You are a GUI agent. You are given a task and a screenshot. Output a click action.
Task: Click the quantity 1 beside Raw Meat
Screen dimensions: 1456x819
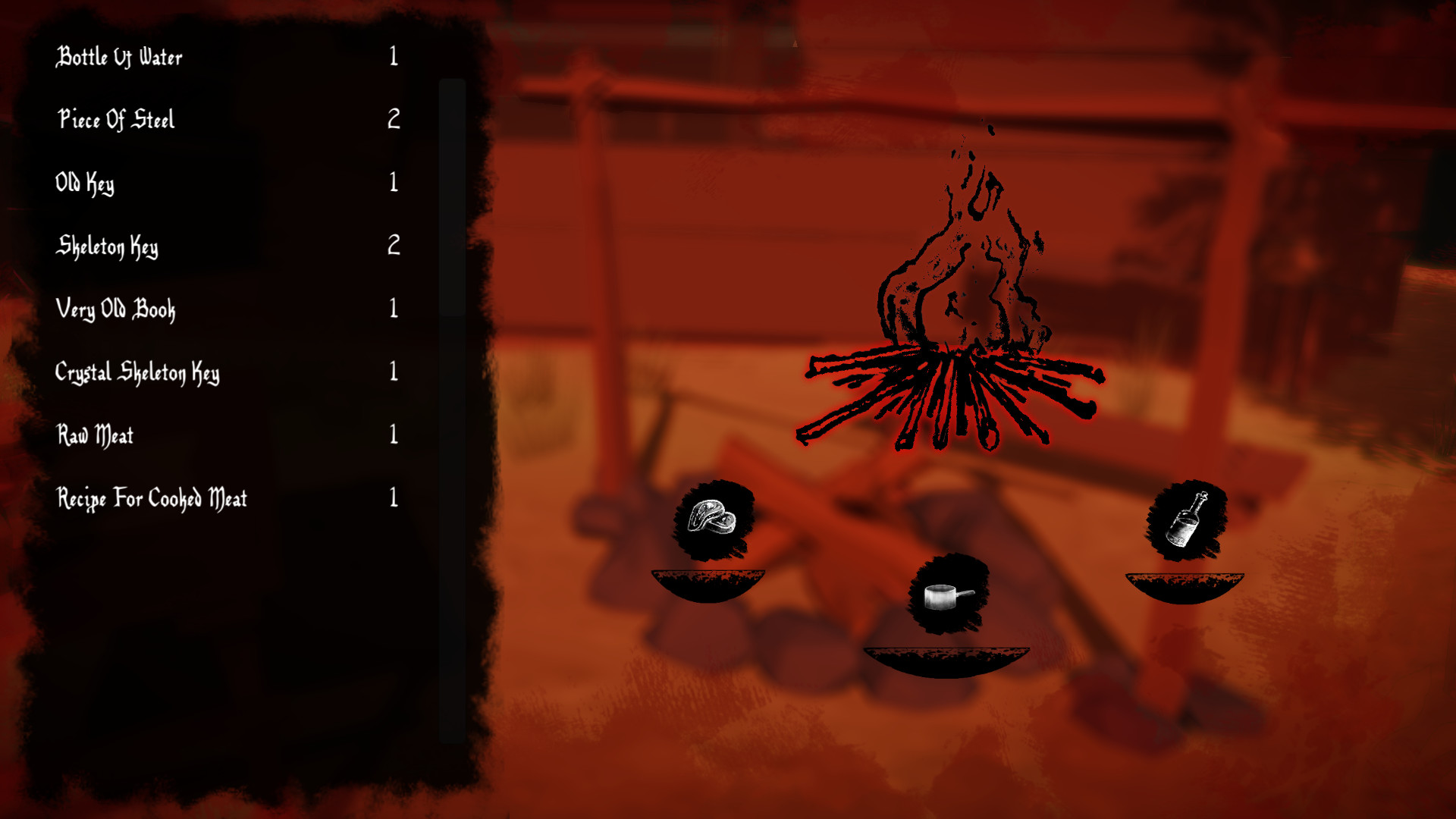394,433
